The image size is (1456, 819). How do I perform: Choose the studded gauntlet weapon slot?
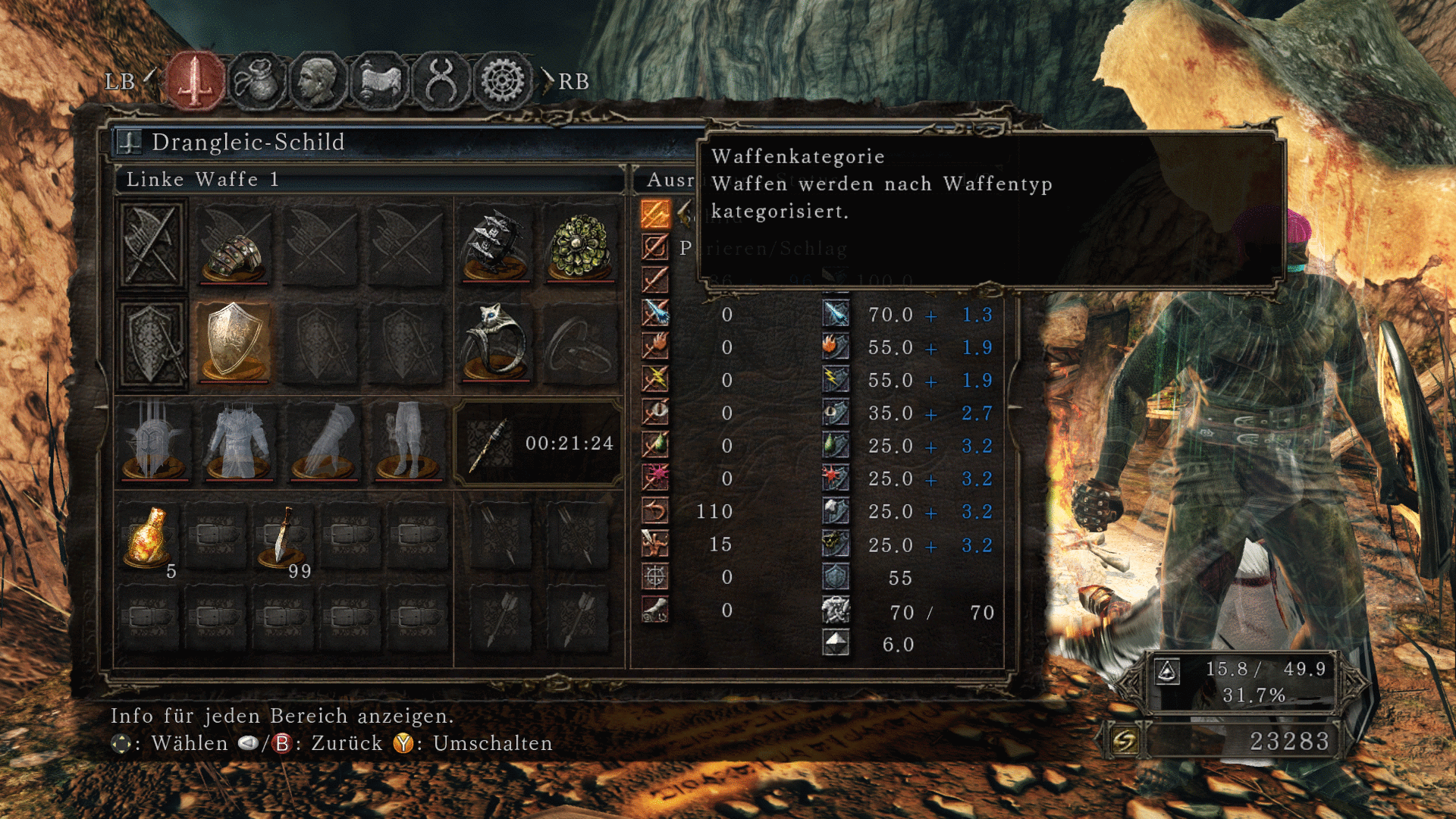click(234, 246)
